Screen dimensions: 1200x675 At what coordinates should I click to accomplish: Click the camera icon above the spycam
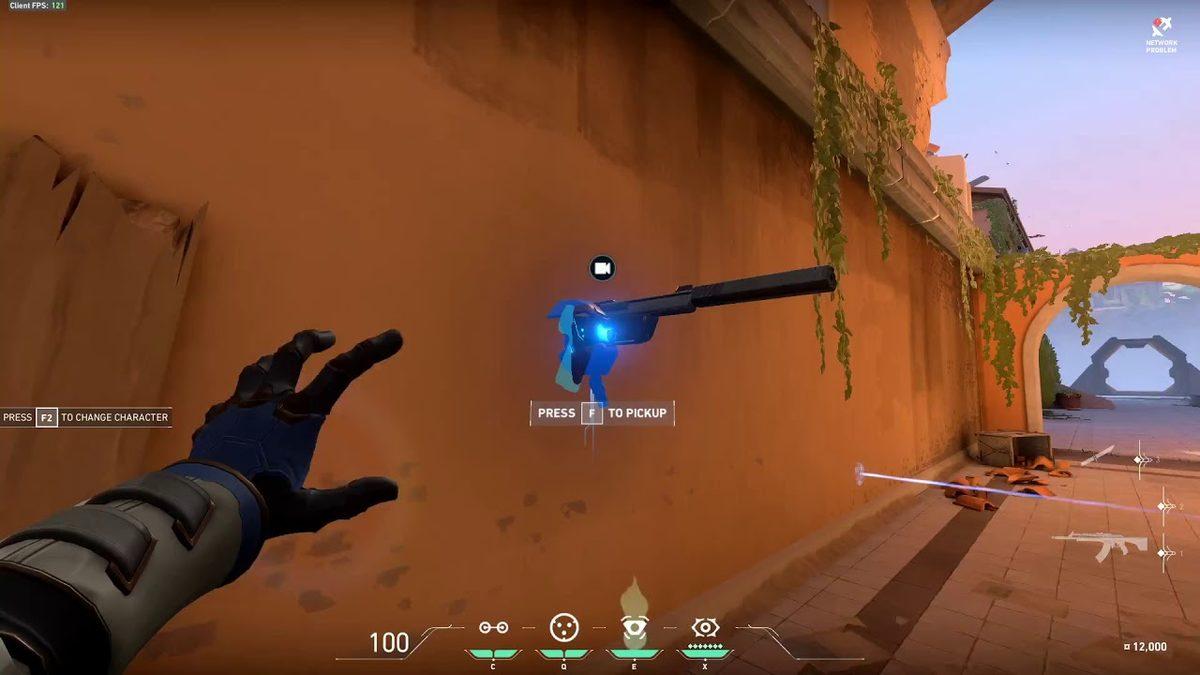point(602,268)
